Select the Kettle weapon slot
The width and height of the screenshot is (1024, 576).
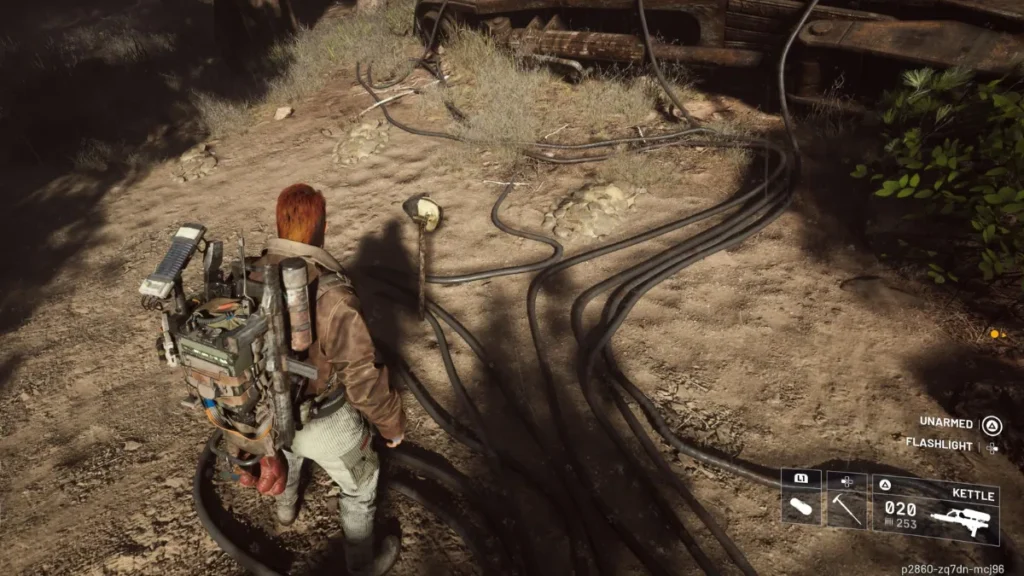tap(935, 509)
